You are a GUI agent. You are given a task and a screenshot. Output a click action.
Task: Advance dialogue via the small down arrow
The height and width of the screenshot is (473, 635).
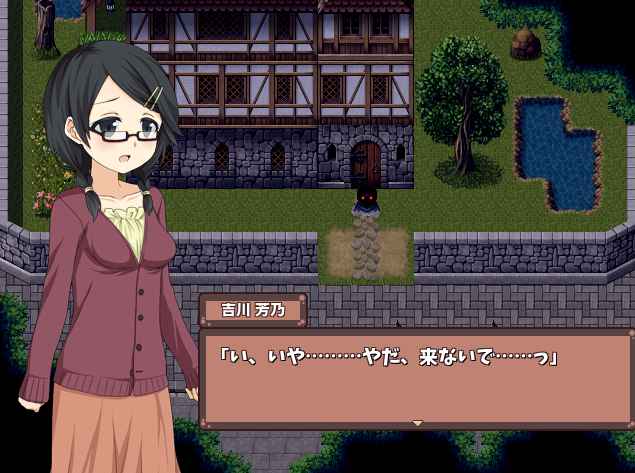click(417, 423)
